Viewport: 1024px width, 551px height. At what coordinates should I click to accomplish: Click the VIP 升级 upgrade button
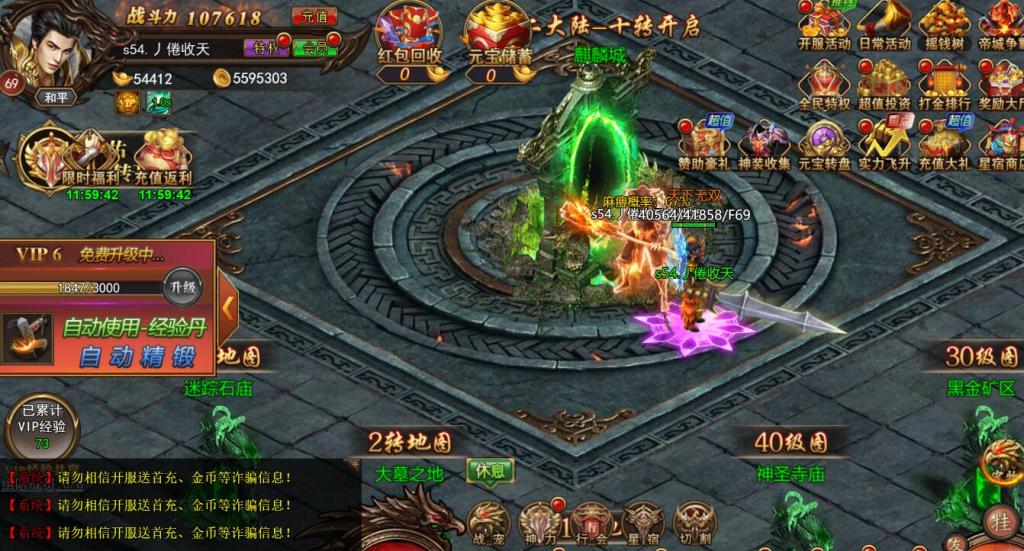[184, 287]
